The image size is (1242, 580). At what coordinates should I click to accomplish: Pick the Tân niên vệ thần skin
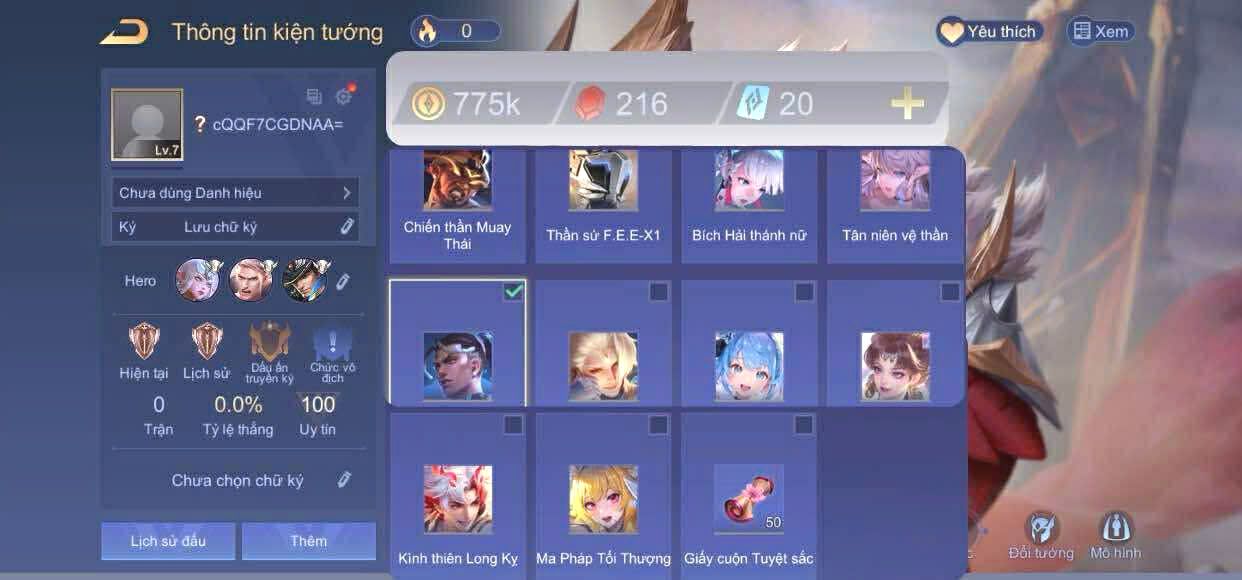click(x=895, y=205)
